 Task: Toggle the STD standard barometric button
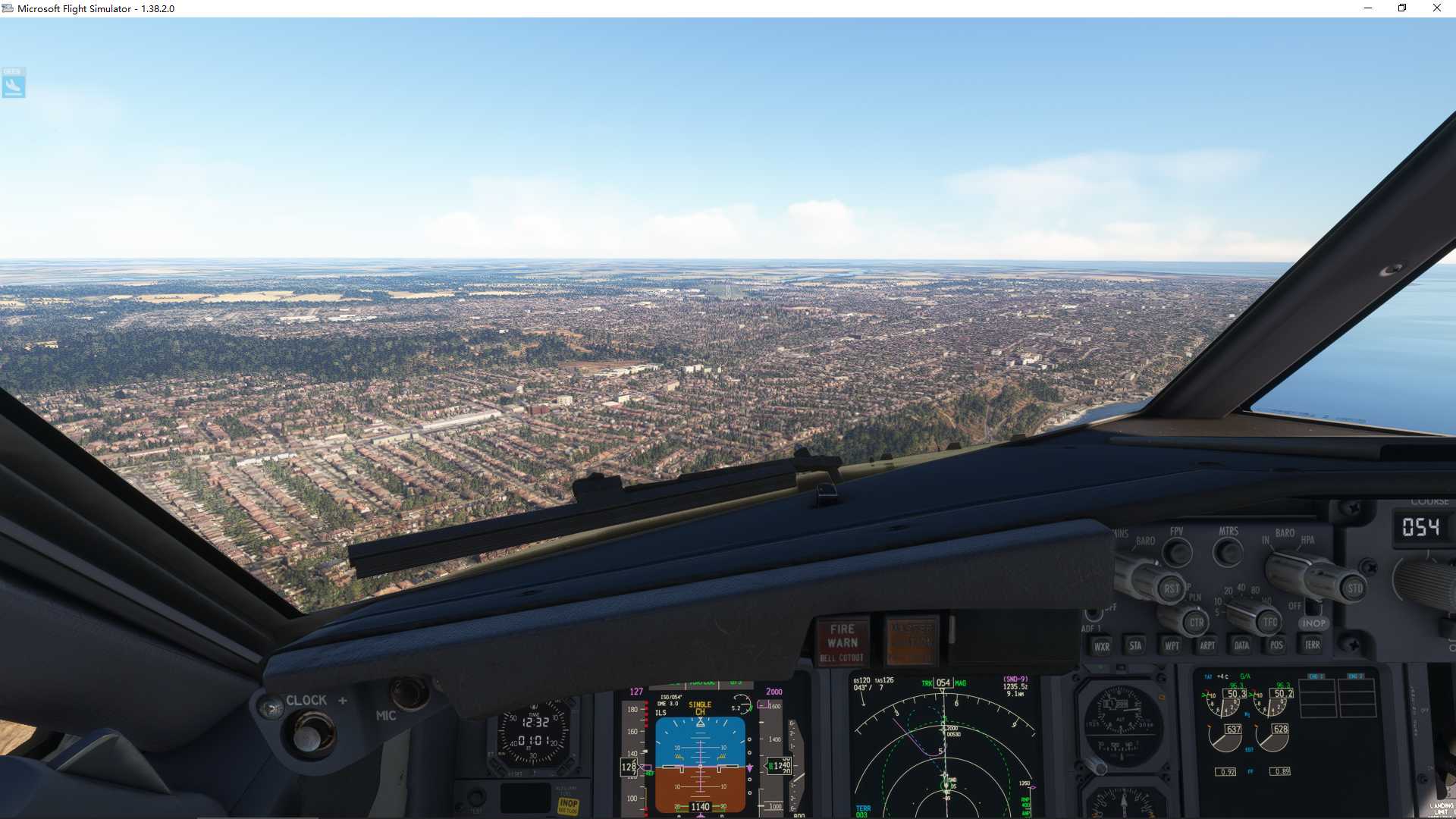(x=1353, y=588)
